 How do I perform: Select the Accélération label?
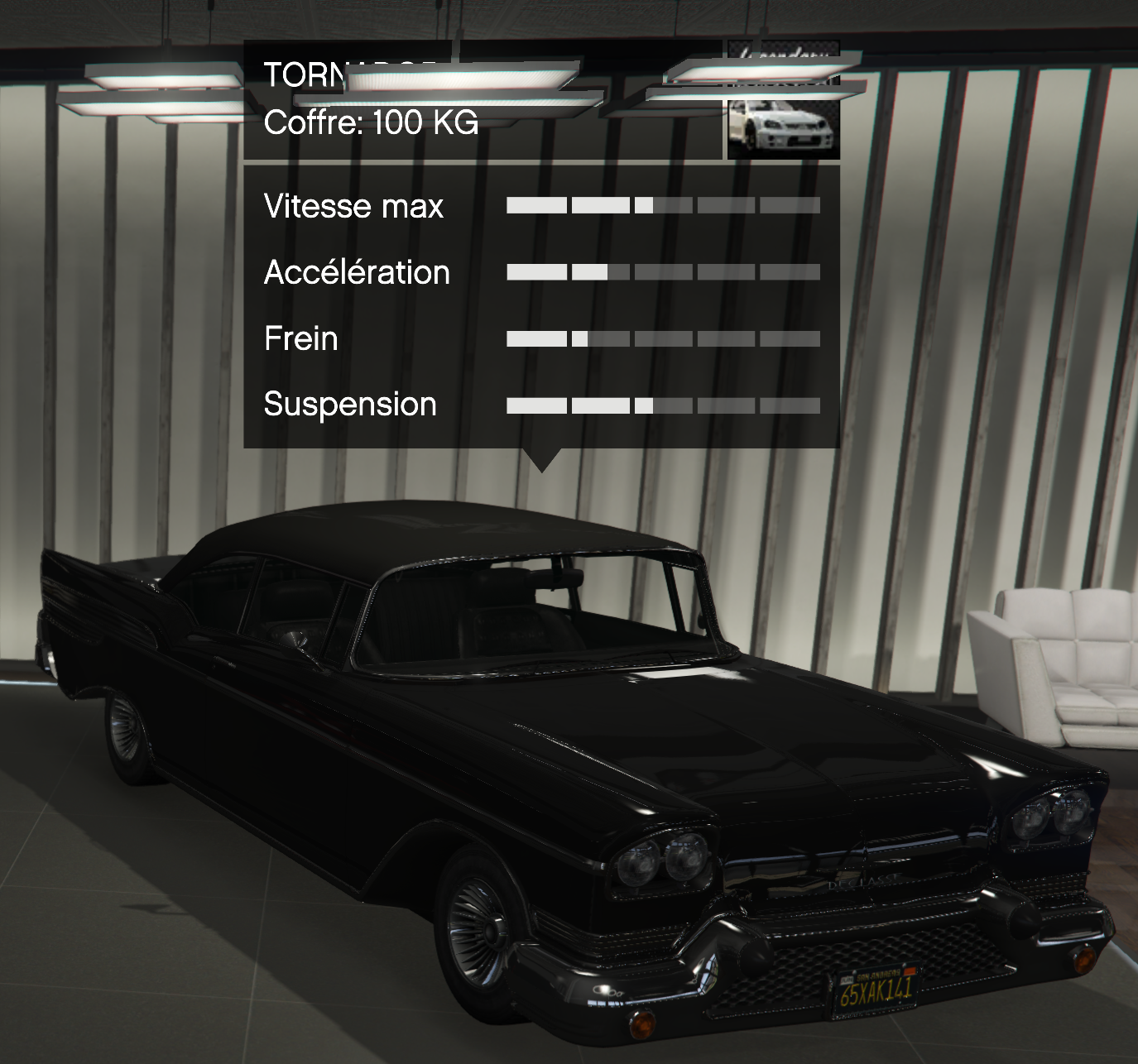click(356, 271)
